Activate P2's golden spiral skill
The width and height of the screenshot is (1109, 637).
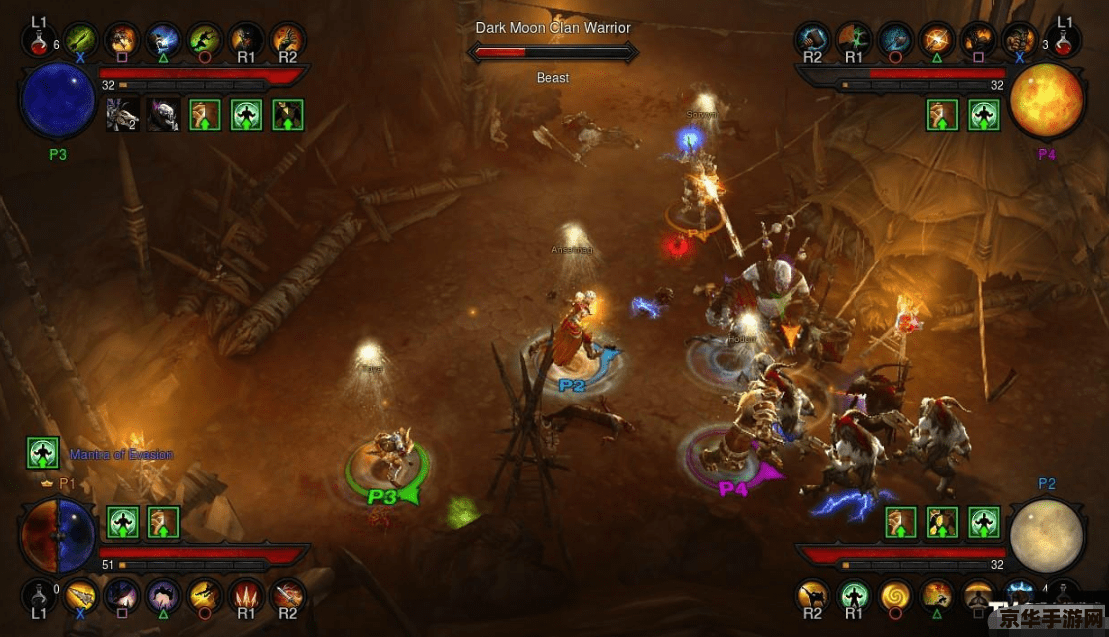pyautogui.click(x=894, y=596)
